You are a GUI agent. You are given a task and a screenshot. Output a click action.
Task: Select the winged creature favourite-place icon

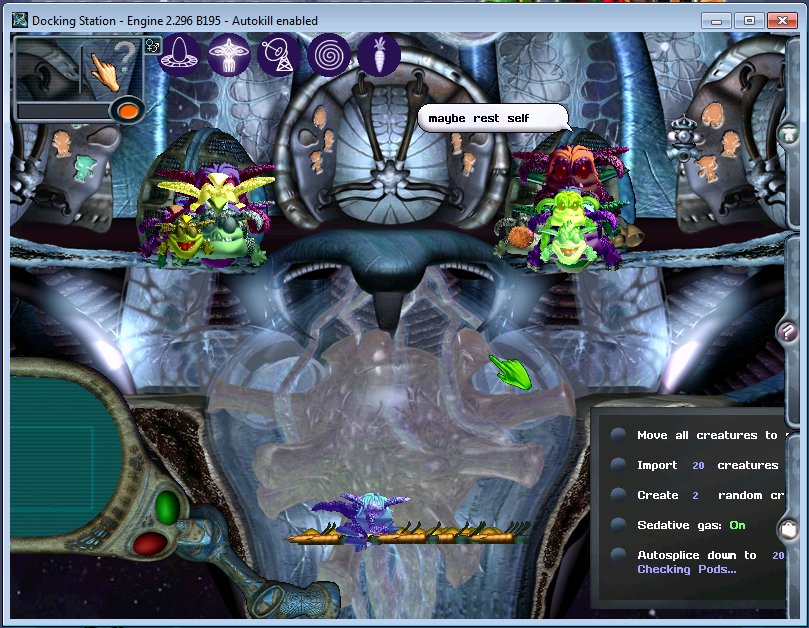pyautogui.click(x=230, y=54)
